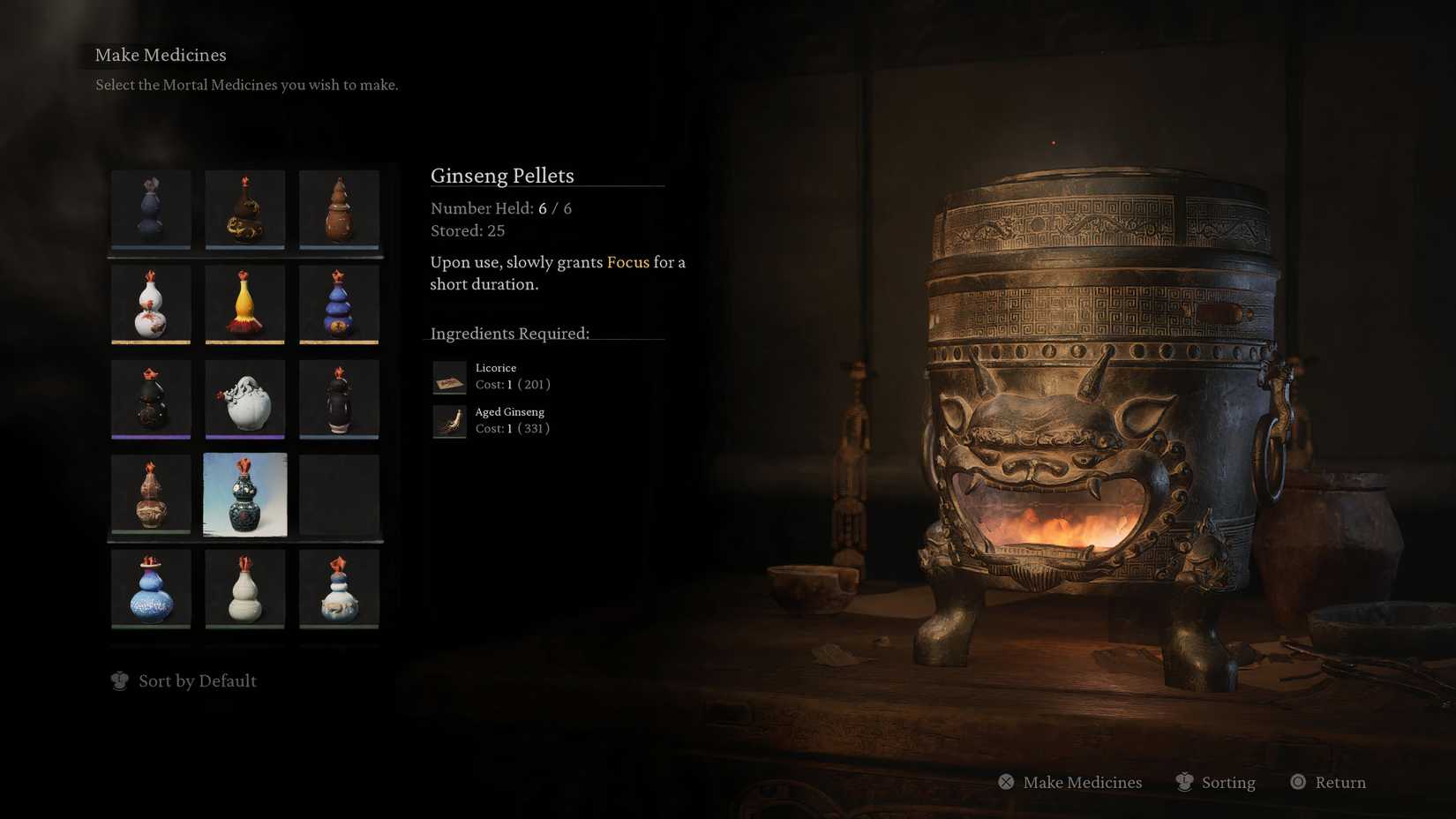Select the white gourd with fish pattern
This screenshot has width=1456, height=819.
coord(339,589)
